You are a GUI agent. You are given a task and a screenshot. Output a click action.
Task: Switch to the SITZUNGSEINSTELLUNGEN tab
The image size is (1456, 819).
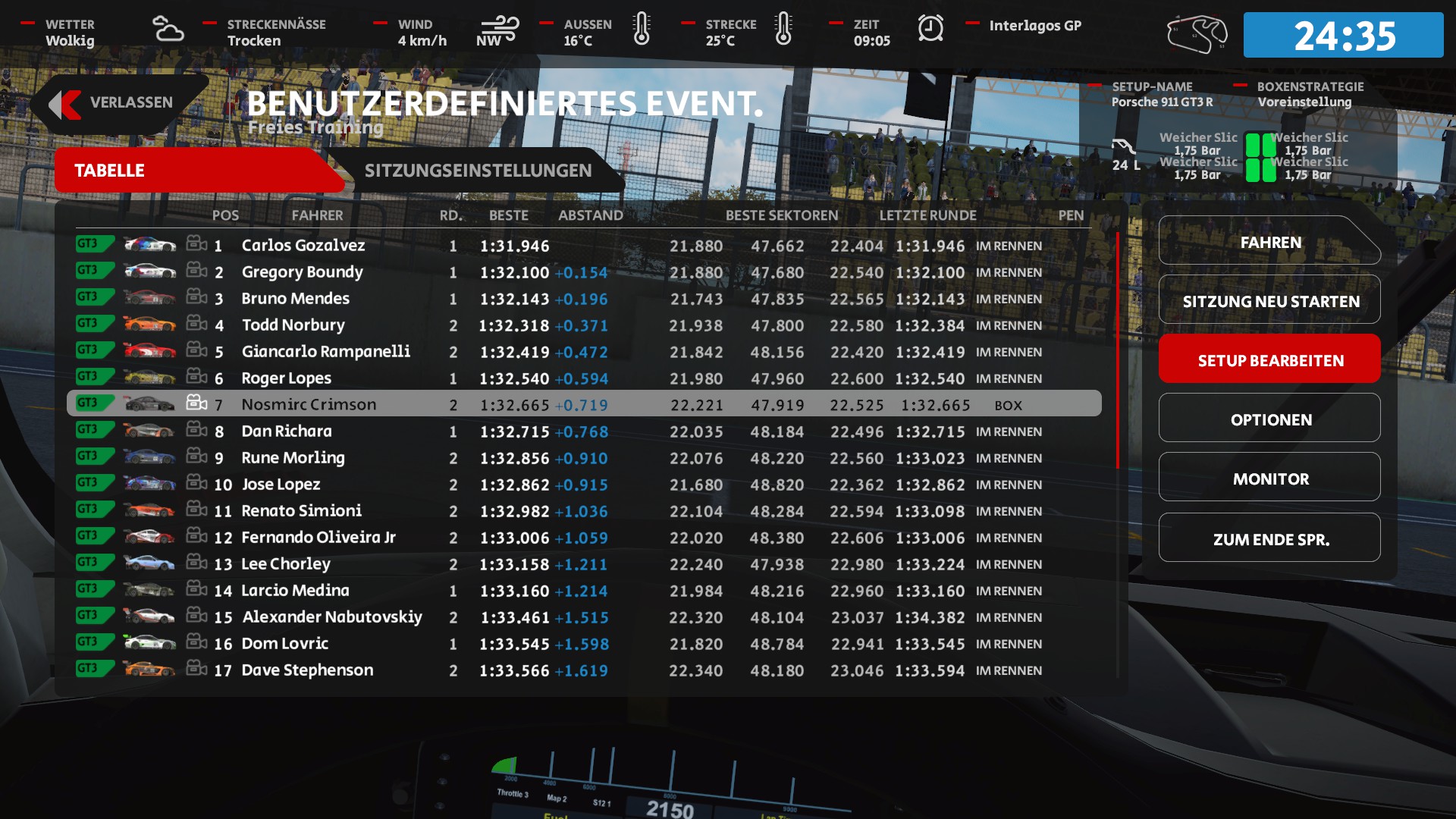click(x=478, y=171)
